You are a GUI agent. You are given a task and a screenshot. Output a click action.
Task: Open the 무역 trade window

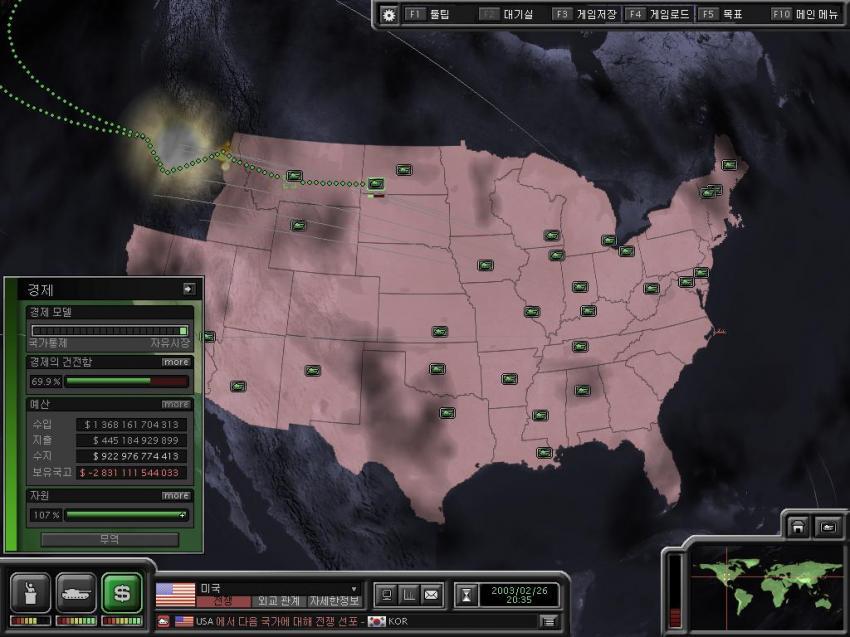(x=110, y=539)
